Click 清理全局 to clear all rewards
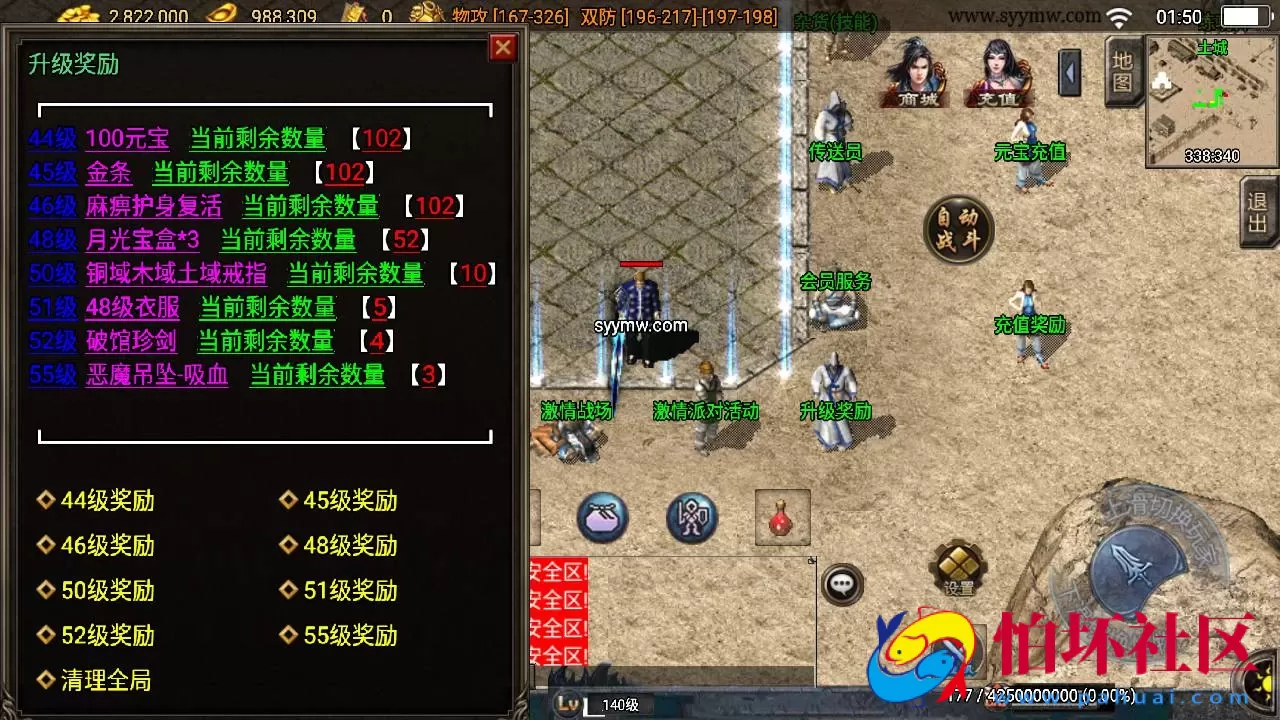 click(103, 680)
